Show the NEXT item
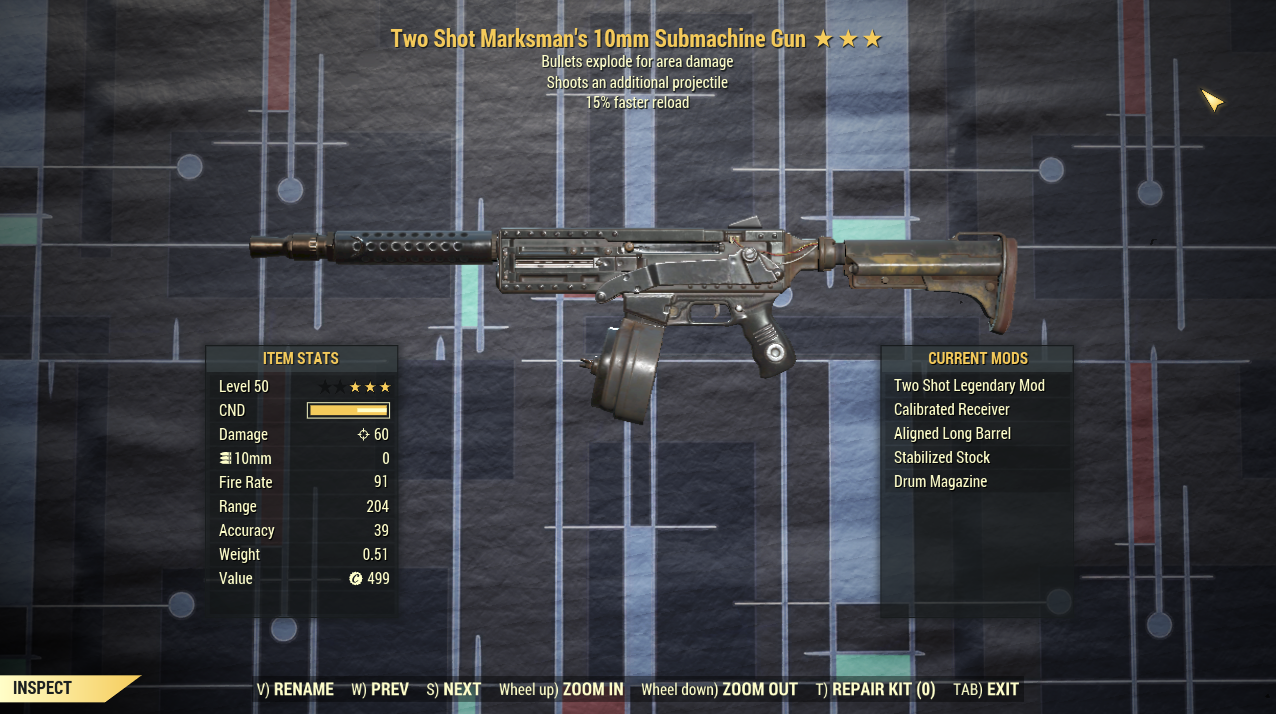The image size is (1276, 714). click(x=454, y=689)
